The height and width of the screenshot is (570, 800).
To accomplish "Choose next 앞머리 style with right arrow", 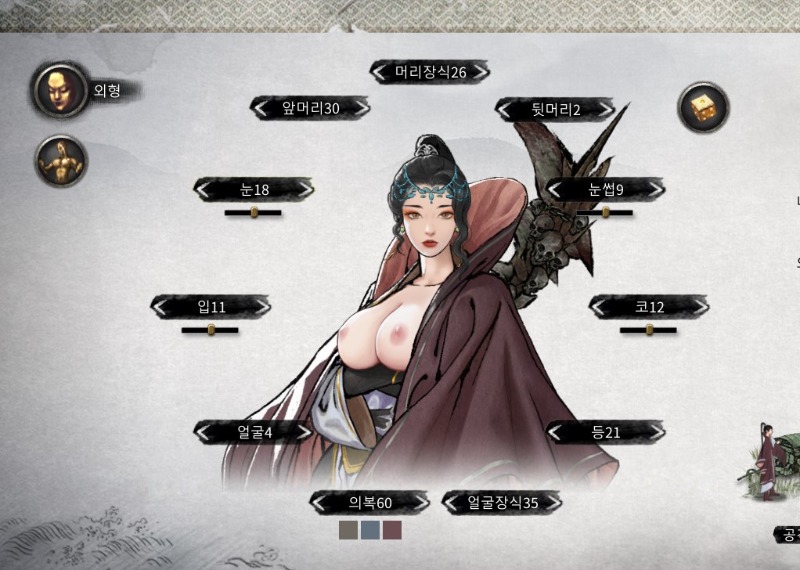I will (x=360, y=108).
